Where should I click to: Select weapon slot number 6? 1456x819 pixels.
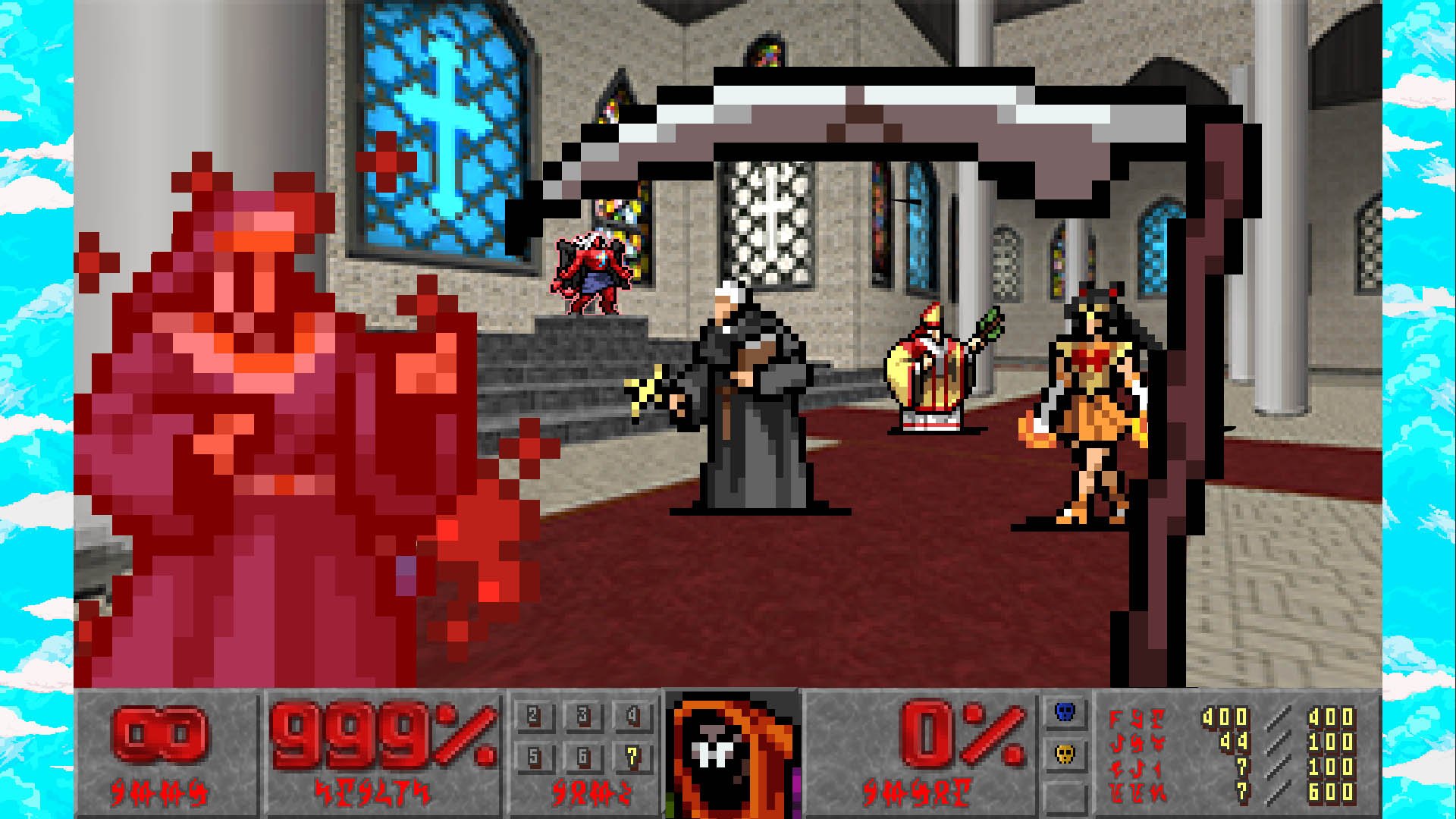click(583, 756)
